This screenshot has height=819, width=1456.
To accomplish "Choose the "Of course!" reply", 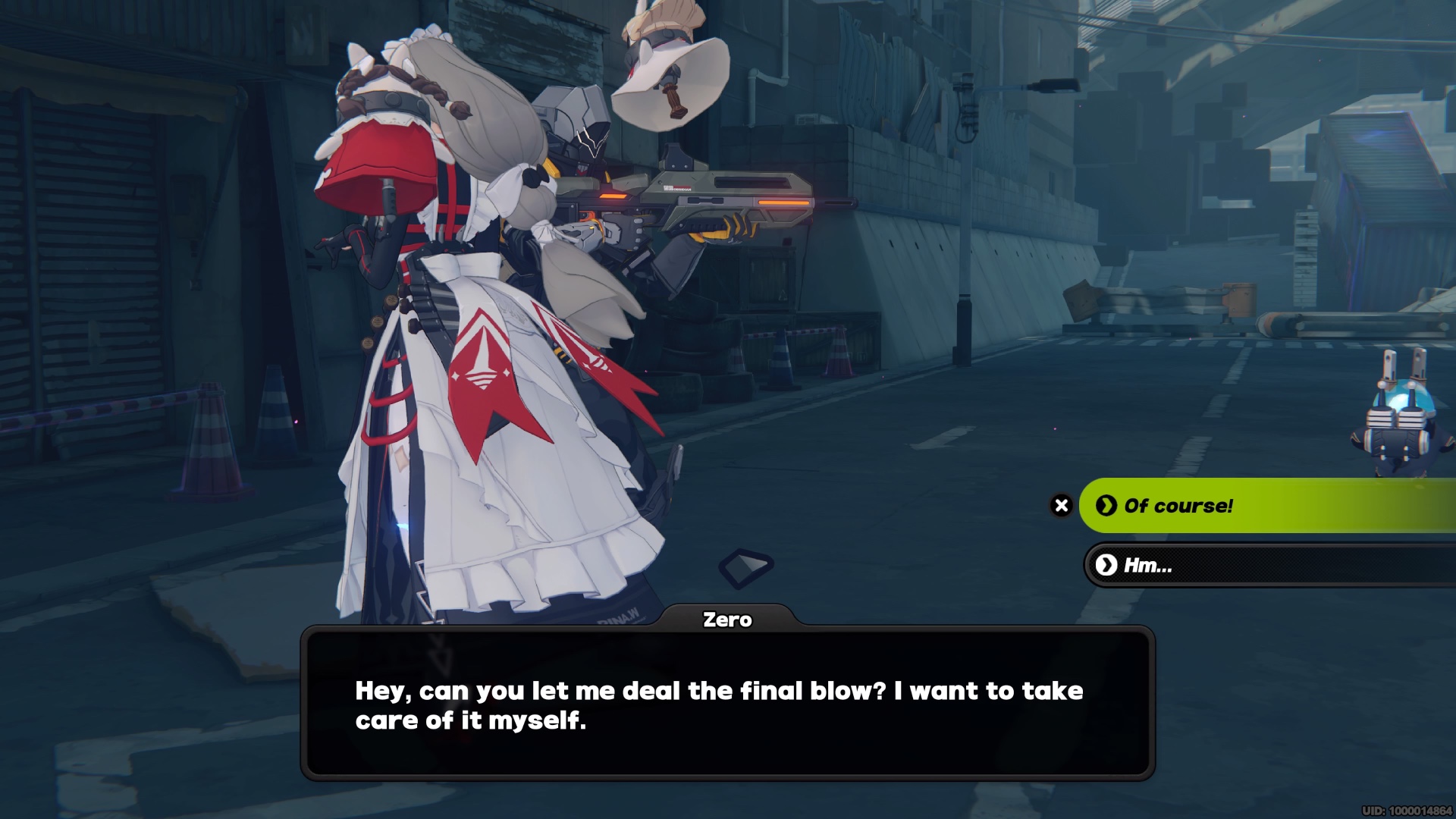I will 1266,506.
